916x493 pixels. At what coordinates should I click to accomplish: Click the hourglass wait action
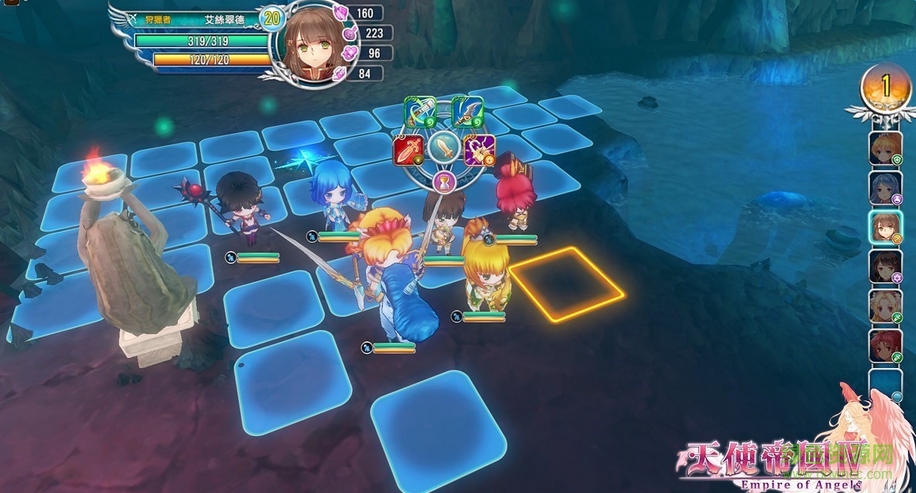tap(444, 181)
